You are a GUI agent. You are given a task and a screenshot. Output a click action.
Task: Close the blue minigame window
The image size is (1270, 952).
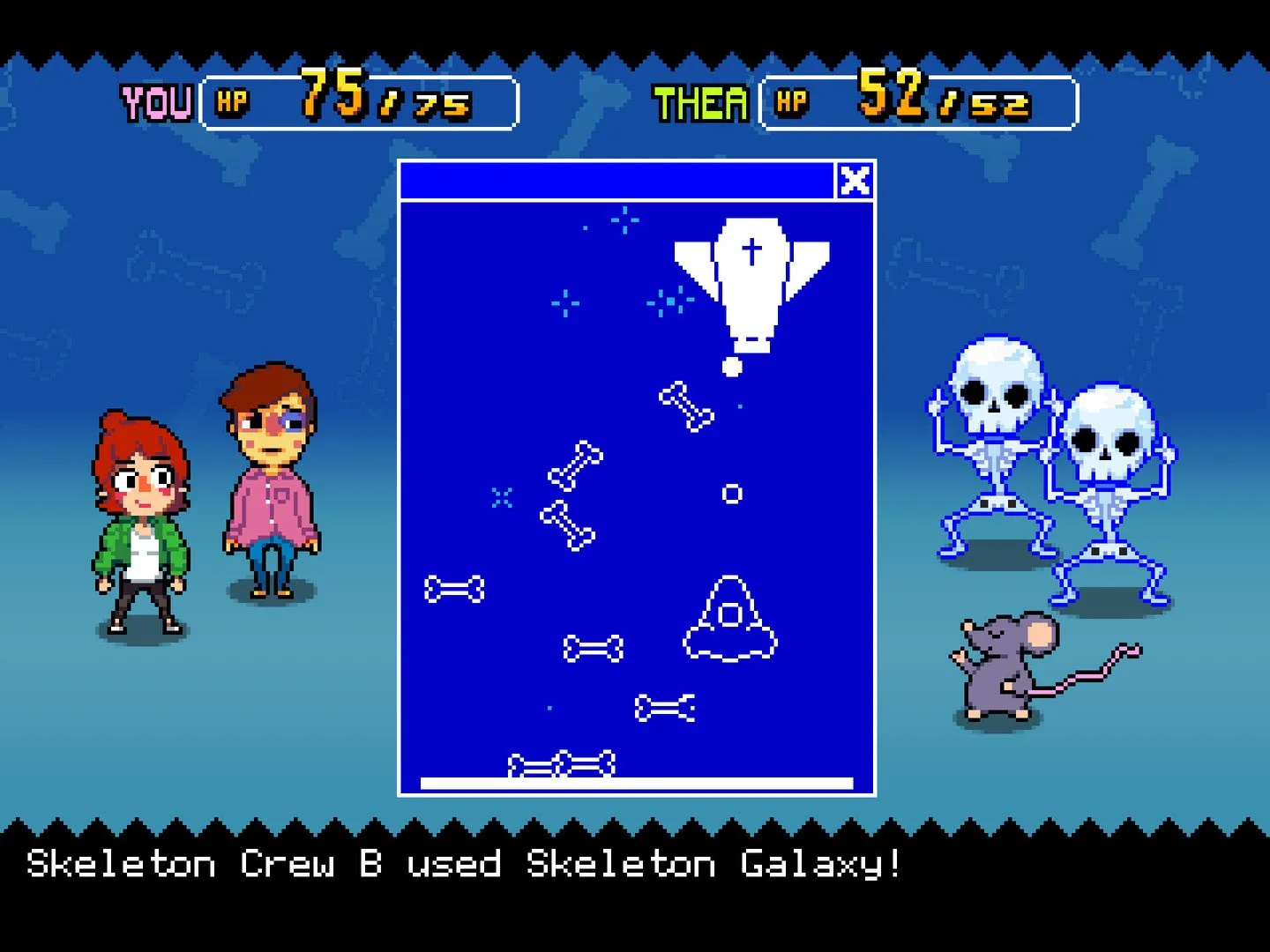854,181
